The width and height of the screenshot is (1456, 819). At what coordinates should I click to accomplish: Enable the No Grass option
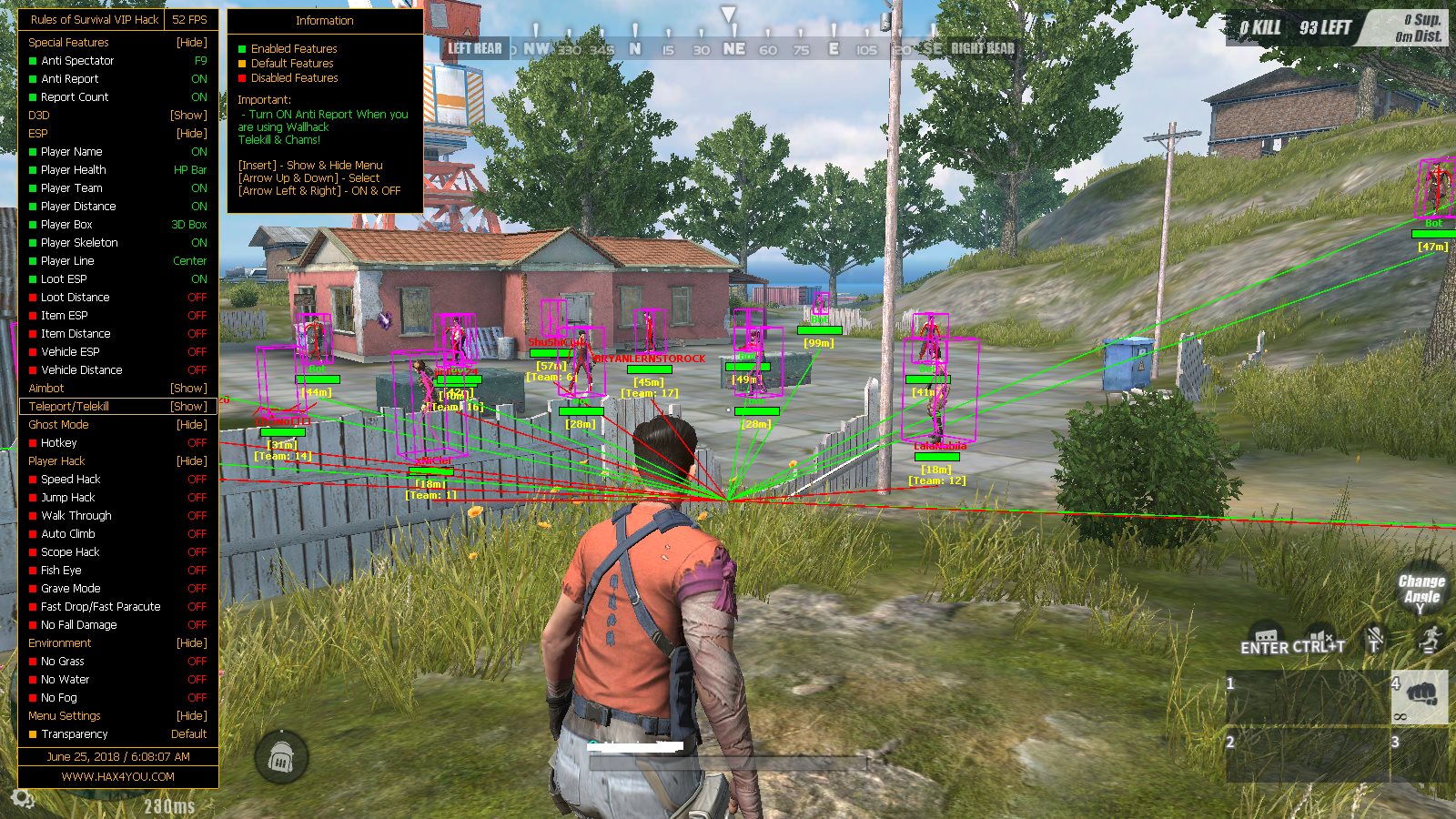click(64, 661)
